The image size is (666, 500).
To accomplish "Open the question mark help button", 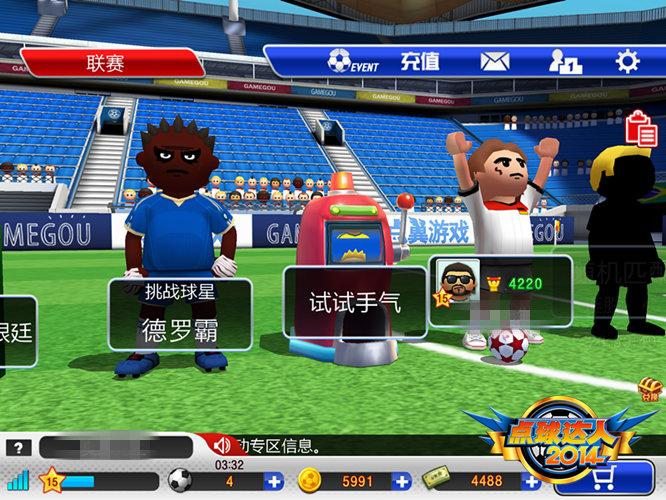I will click(x=19, y=448).
